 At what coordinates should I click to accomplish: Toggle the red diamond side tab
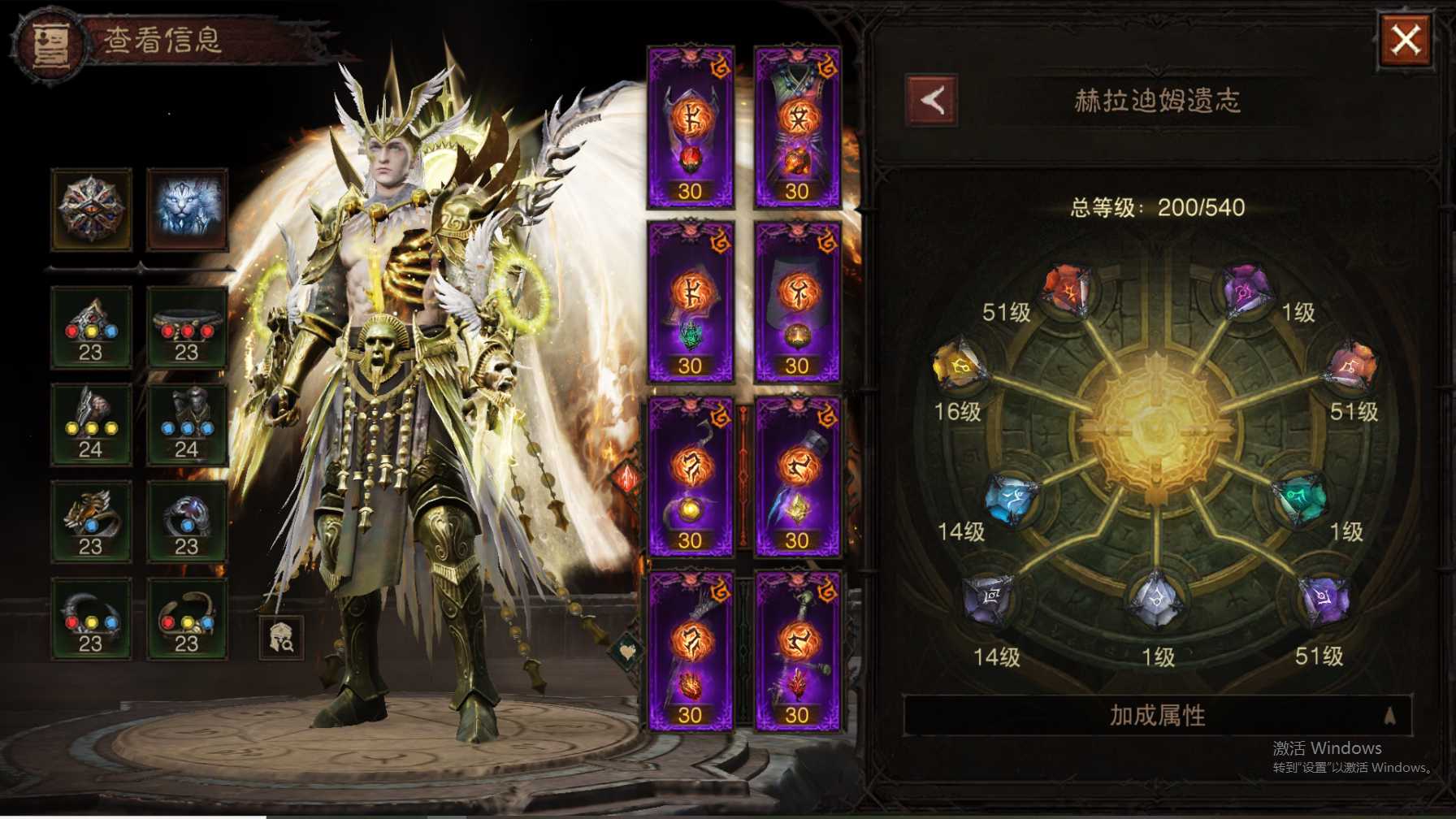628,478
